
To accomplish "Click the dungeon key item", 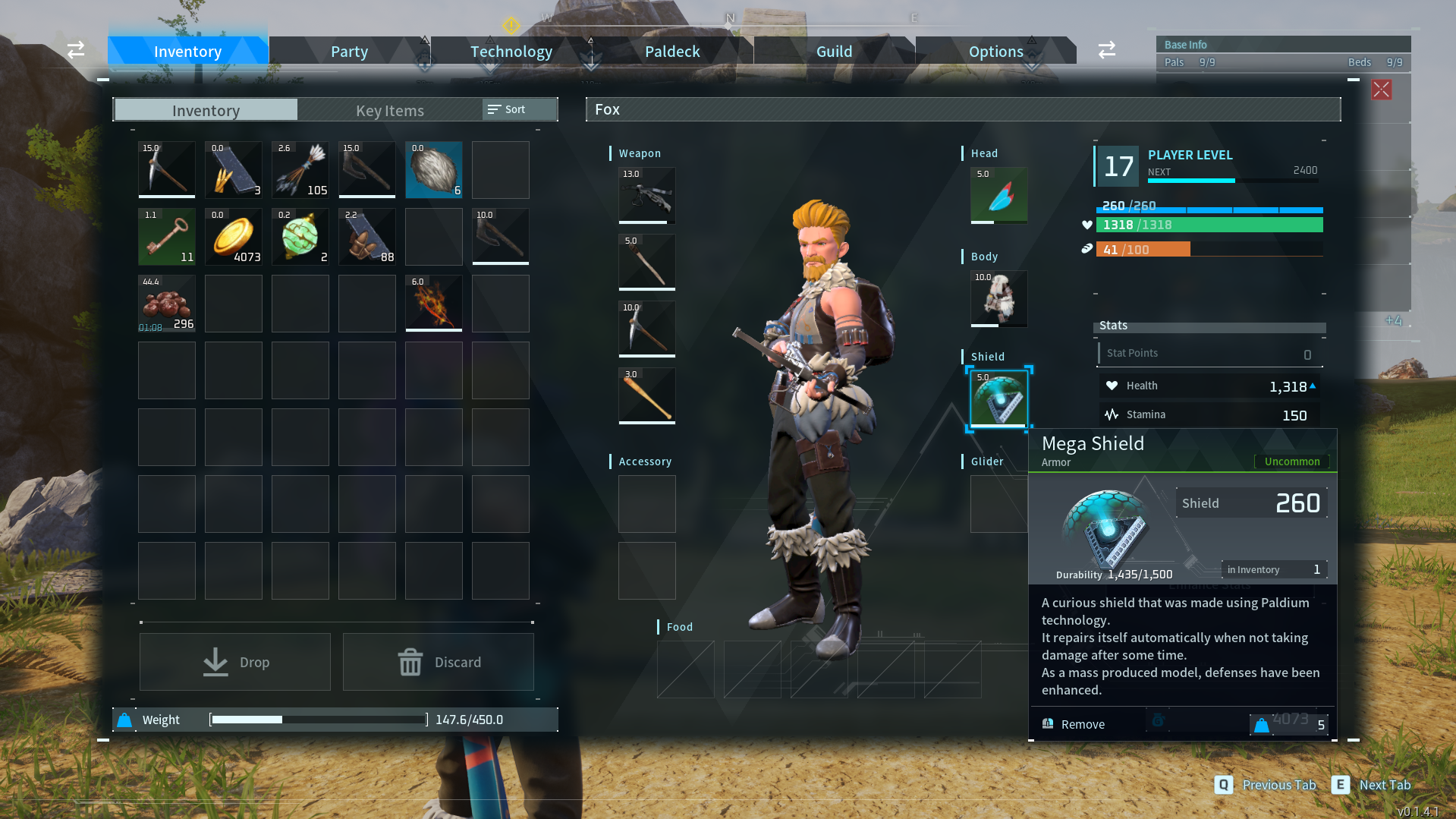I will pyautogui.click(x=166, y=236).
